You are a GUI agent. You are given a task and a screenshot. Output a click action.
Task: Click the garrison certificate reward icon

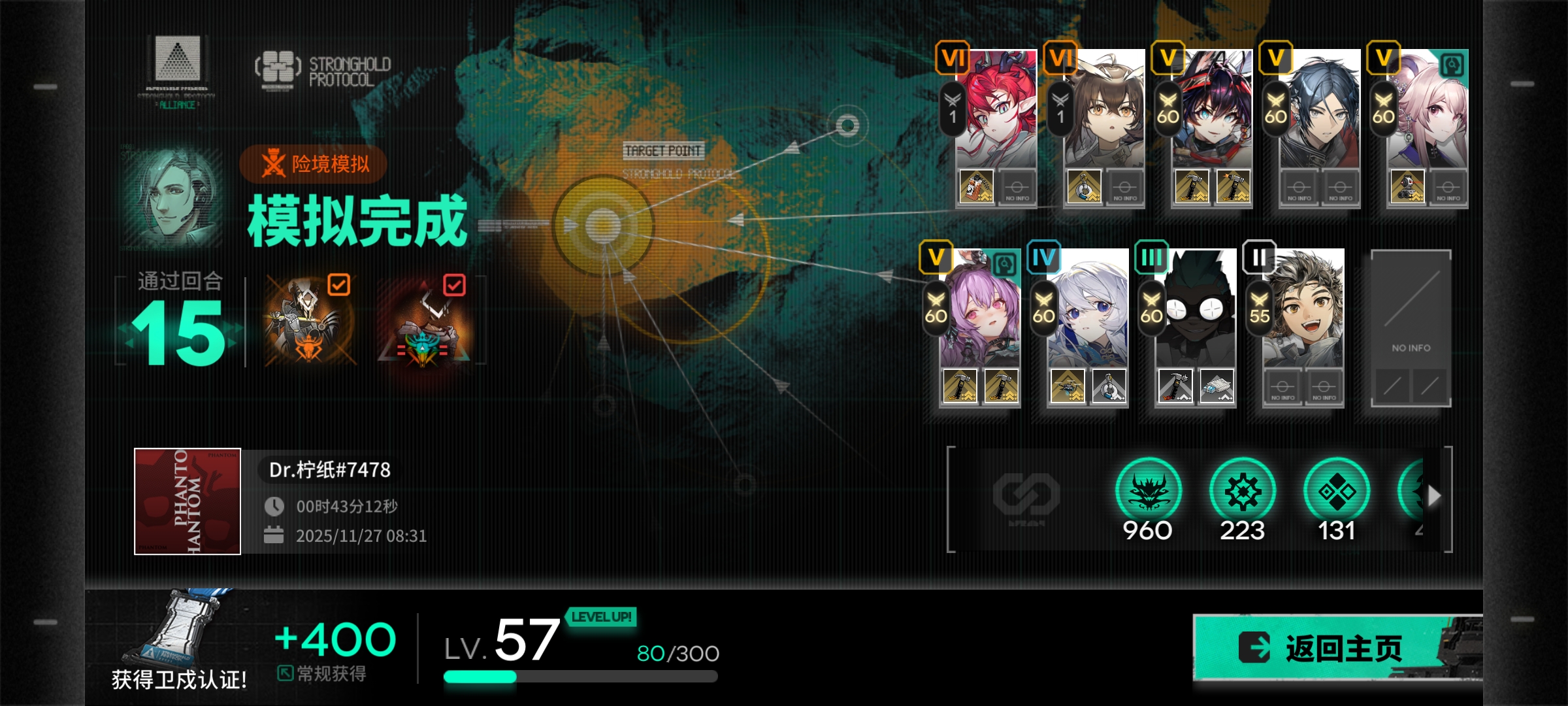click(x=178, y=629)
